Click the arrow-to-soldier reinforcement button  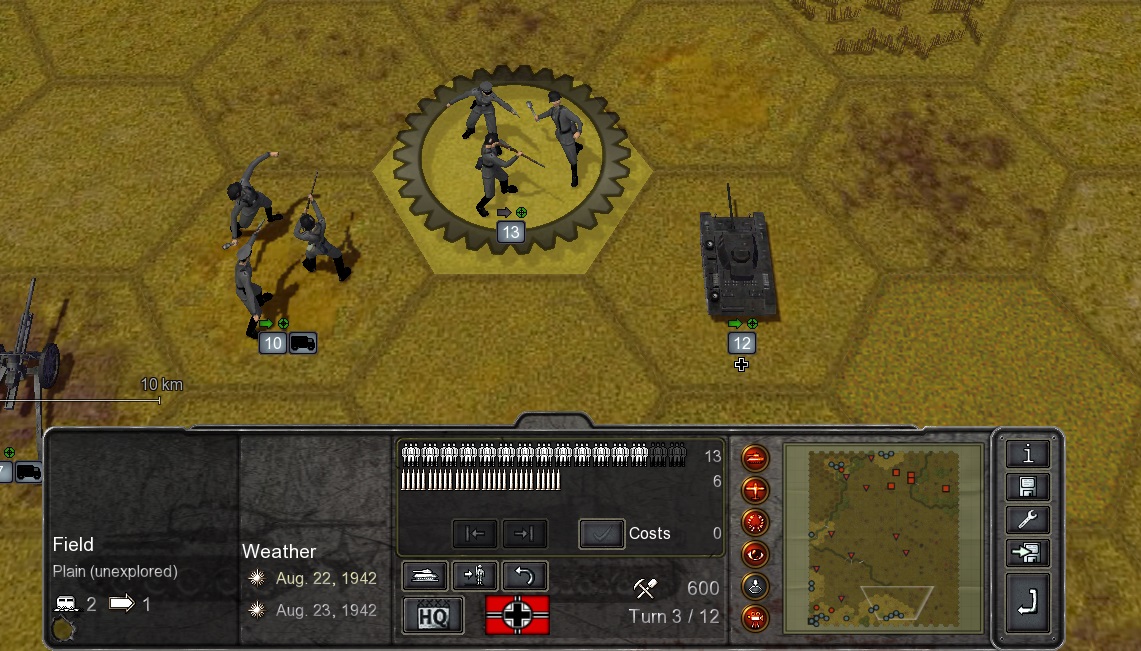(x=474, y=575)
